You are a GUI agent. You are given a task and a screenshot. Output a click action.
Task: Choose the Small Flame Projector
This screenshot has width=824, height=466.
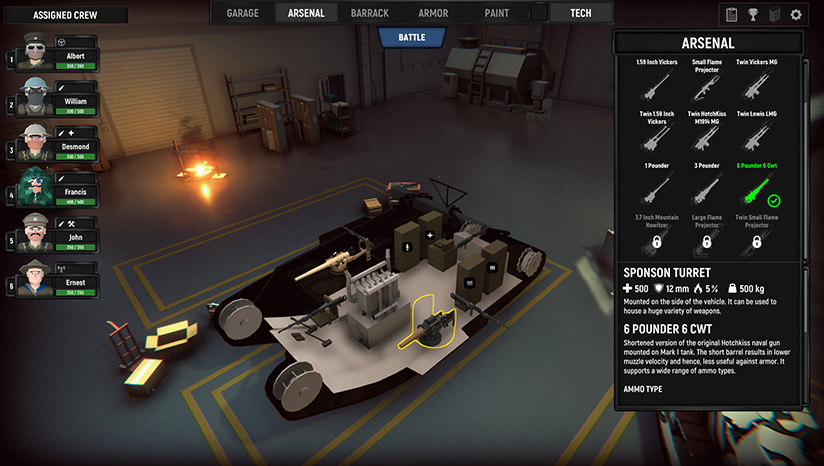(x=706, y=85)
